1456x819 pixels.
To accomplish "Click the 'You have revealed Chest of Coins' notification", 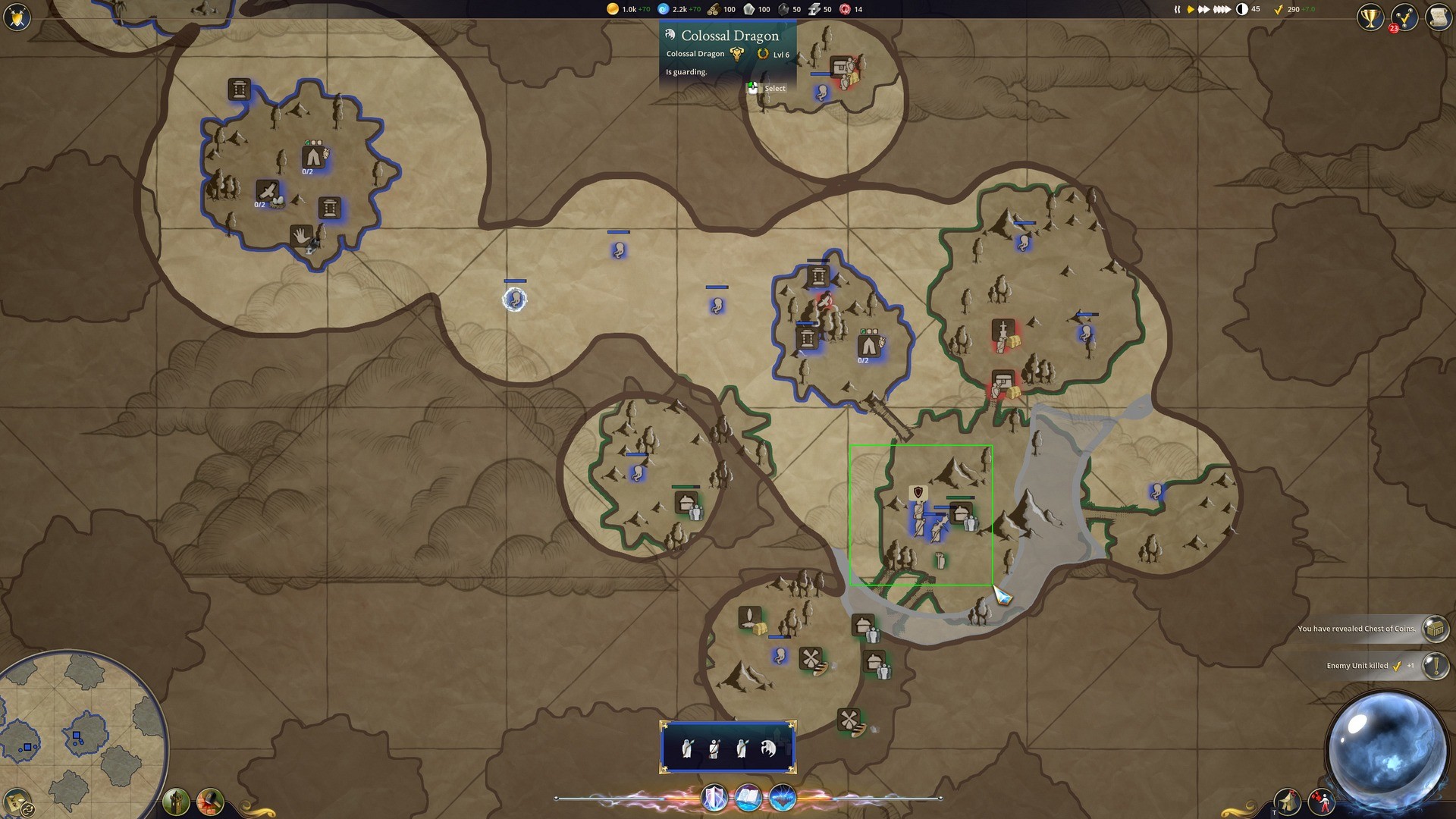I will (x=1365, y=629).
